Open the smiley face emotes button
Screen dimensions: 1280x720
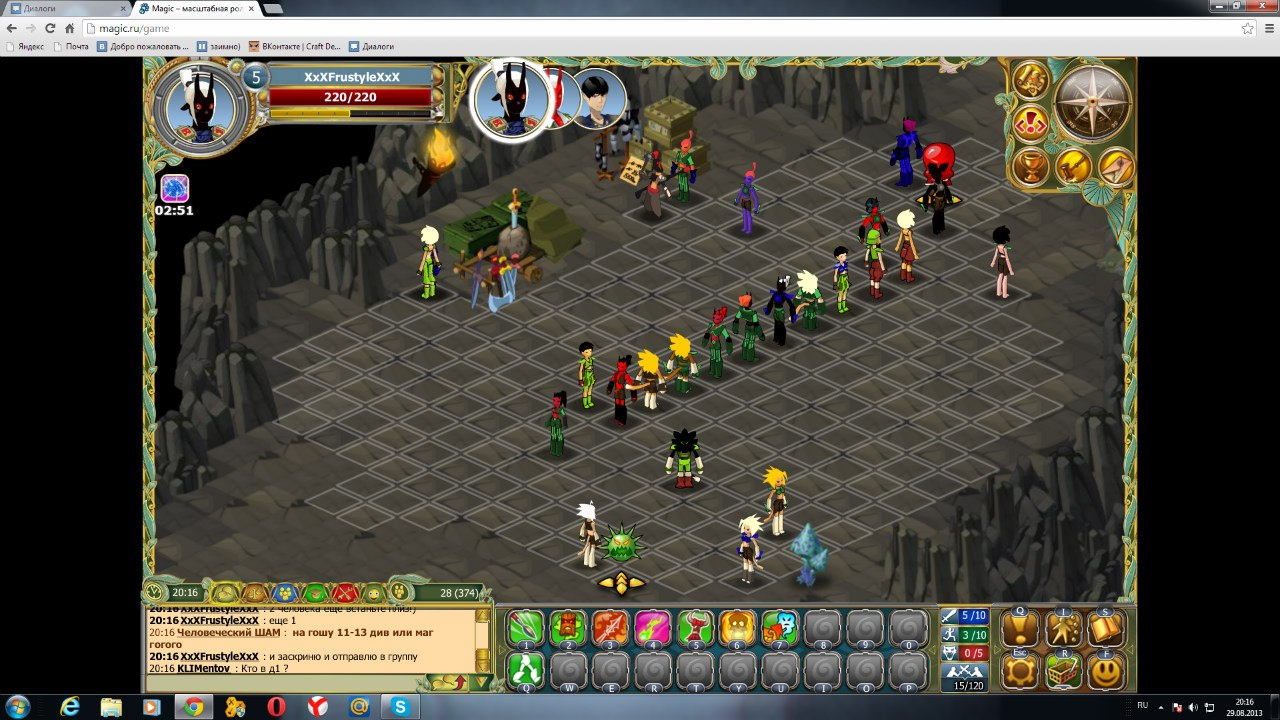(1106, 672)
